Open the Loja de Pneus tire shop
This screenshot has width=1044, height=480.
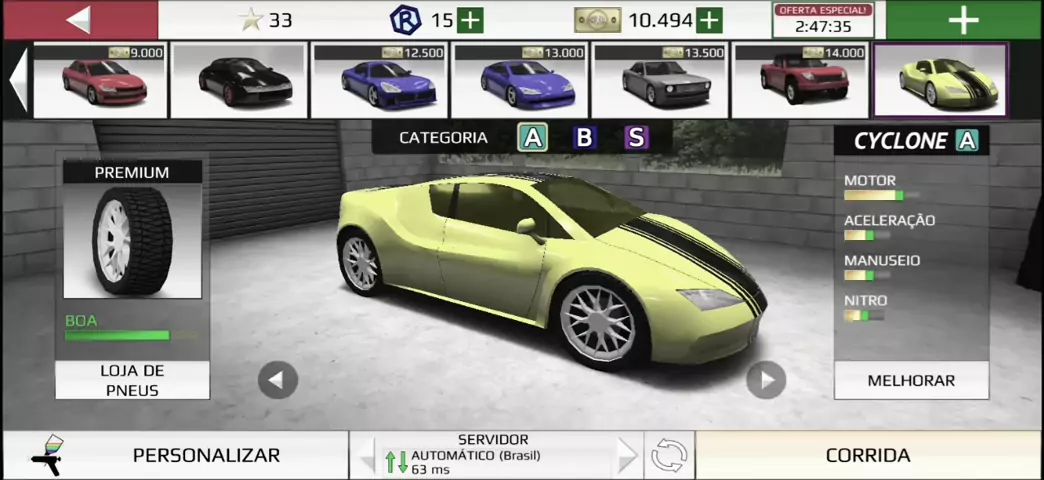coord(132,380)
